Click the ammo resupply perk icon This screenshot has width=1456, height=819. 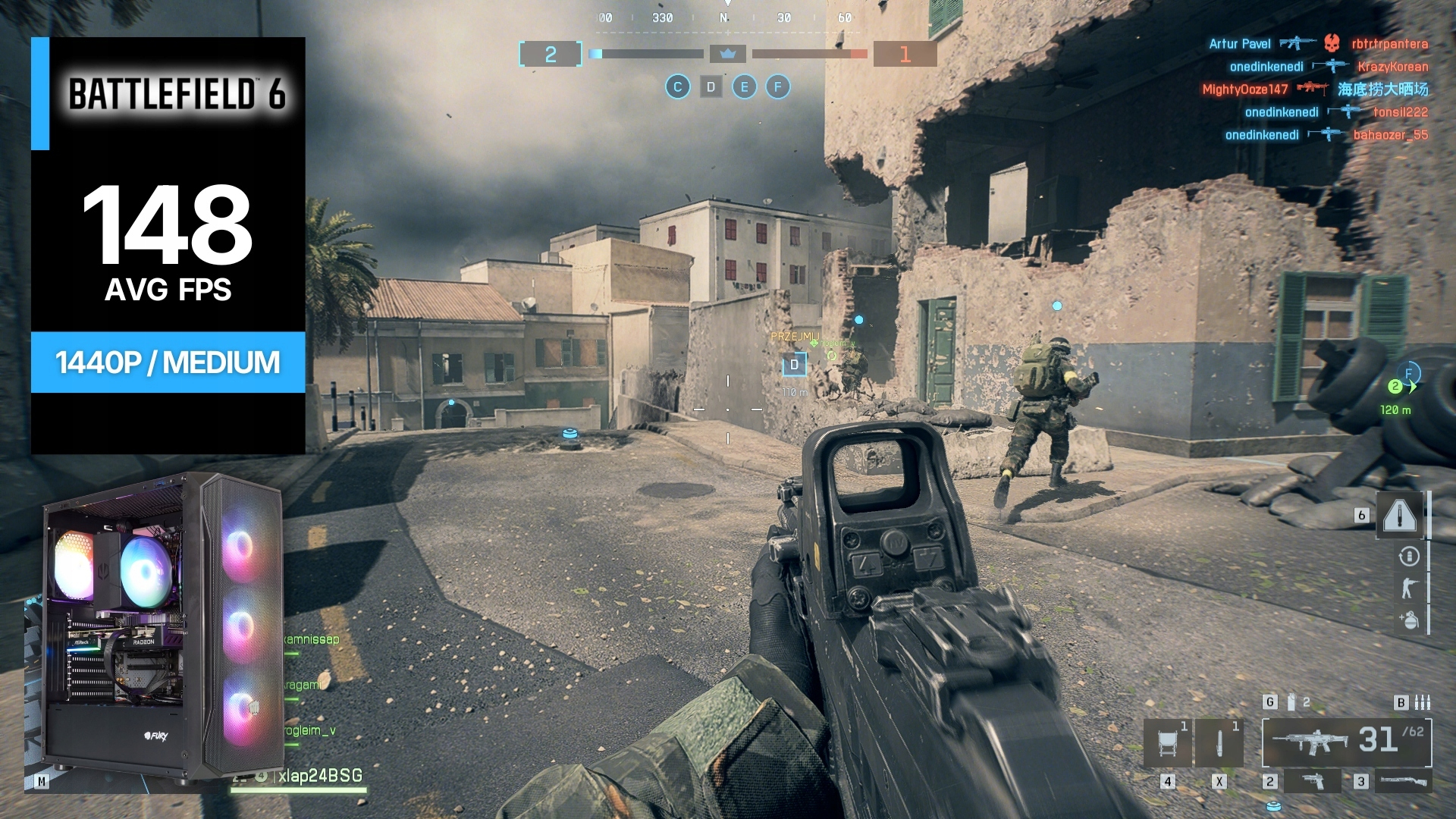[x=1409, y=557]
